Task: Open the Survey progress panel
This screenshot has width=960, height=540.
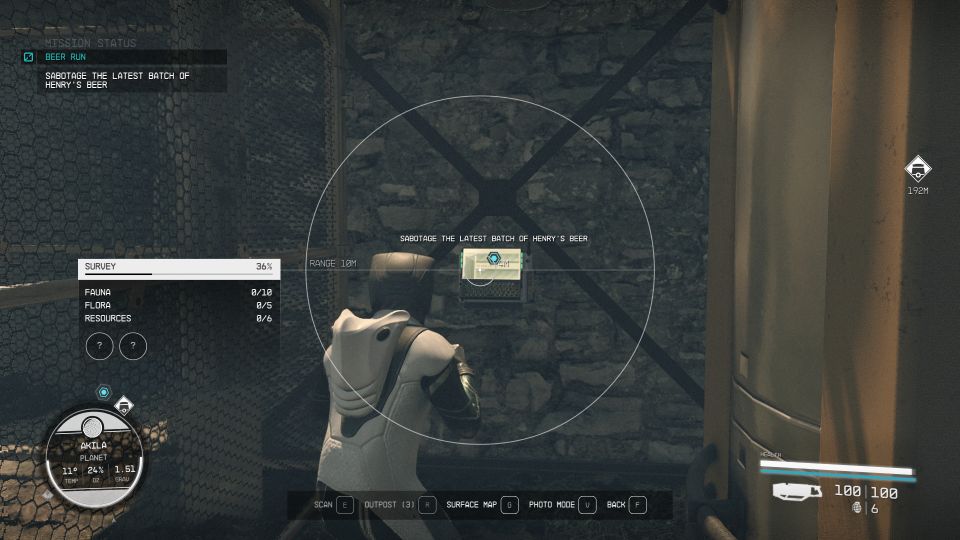Action: [x=178, y=267]
